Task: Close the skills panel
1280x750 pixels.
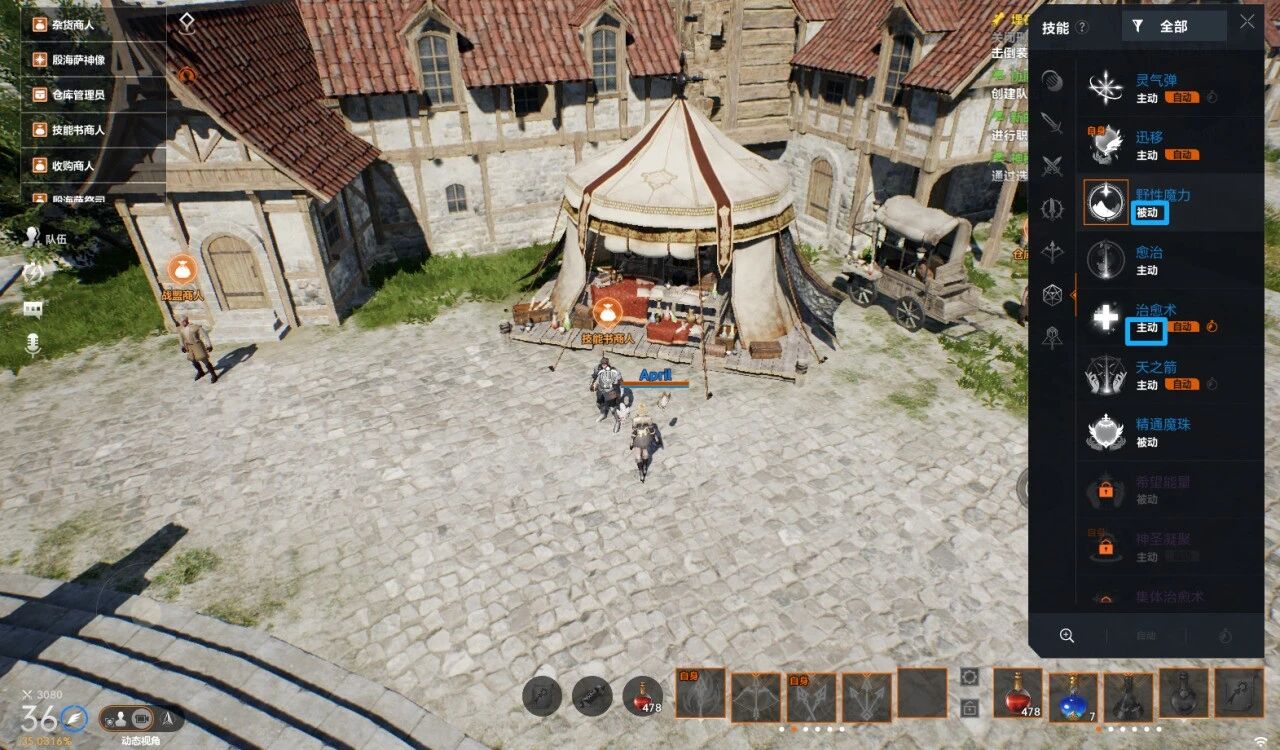Action: 1247,22
